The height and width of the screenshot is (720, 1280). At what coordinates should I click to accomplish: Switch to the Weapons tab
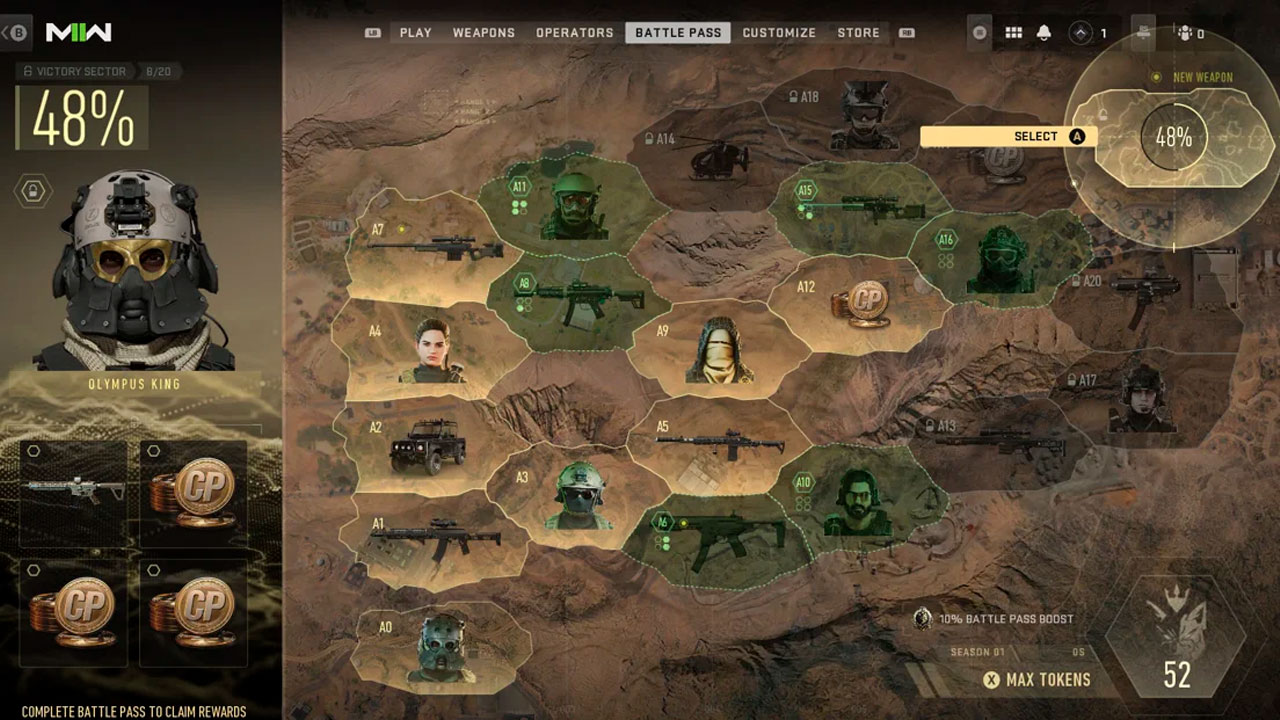(483, 33)
